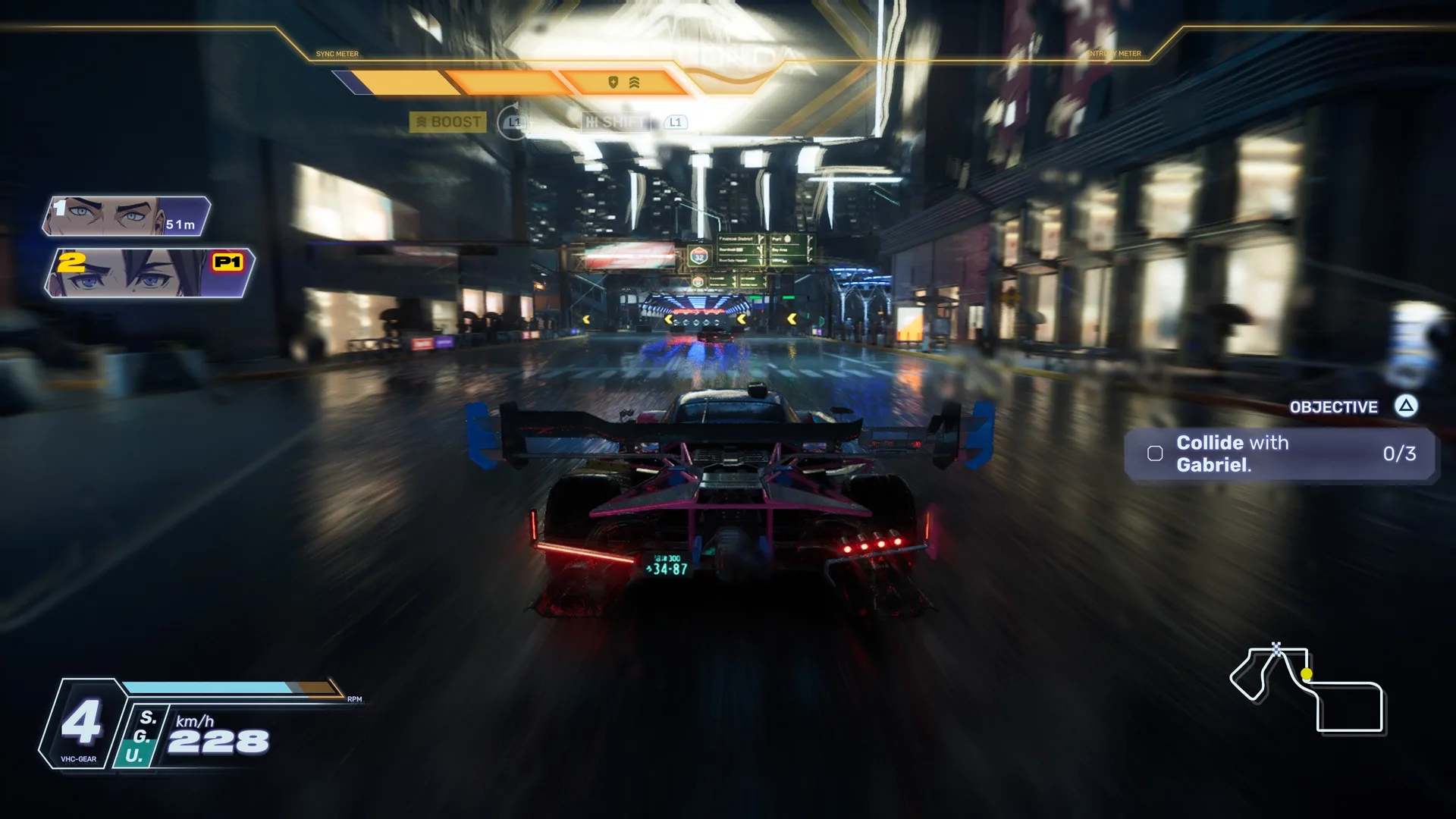Click the OBJECTIVE header label
This screenshot has height=819, width=1456.
point(1333,407)
